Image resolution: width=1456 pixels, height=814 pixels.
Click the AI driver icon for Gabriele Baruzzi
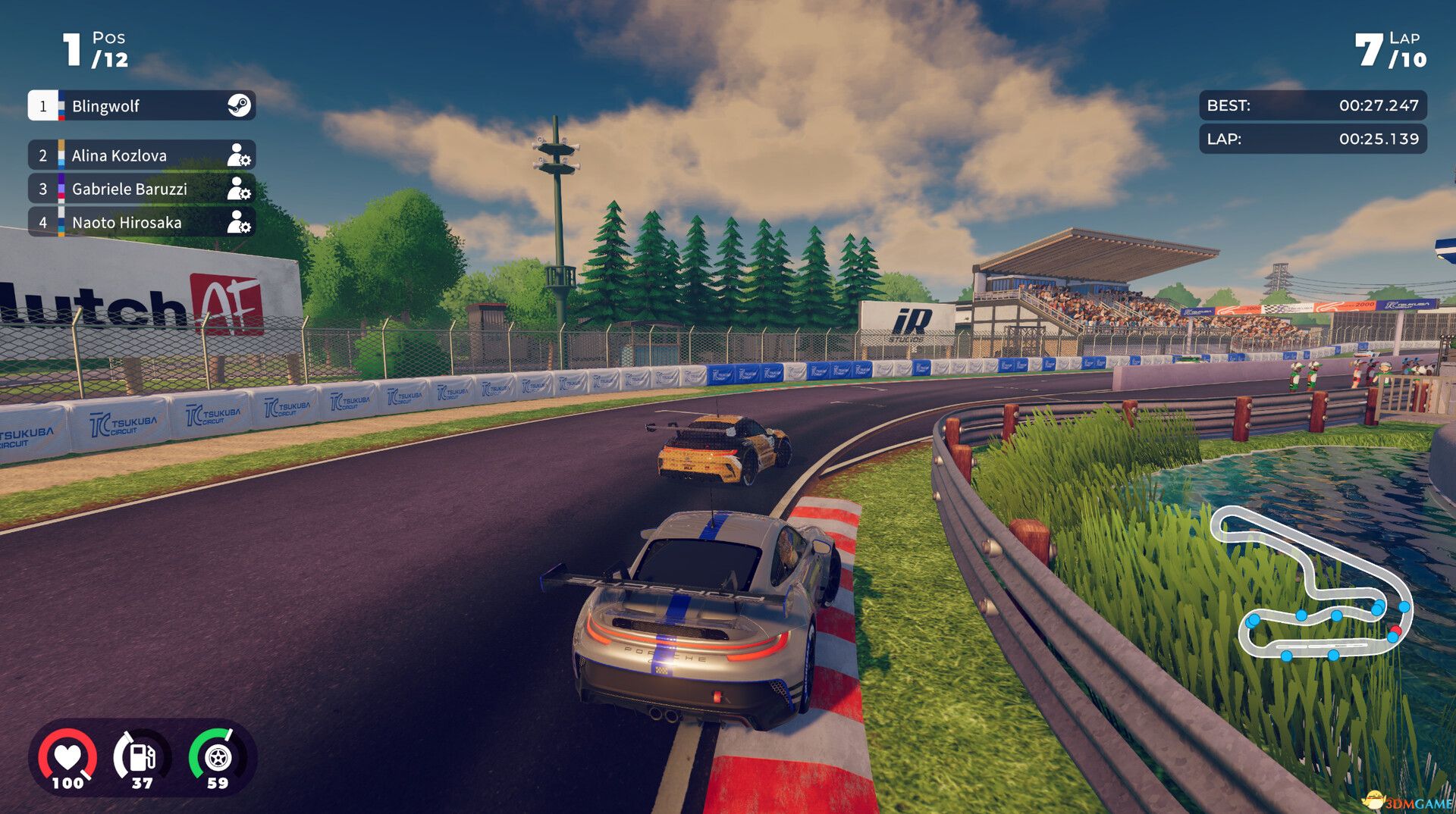tap(240, 189)
